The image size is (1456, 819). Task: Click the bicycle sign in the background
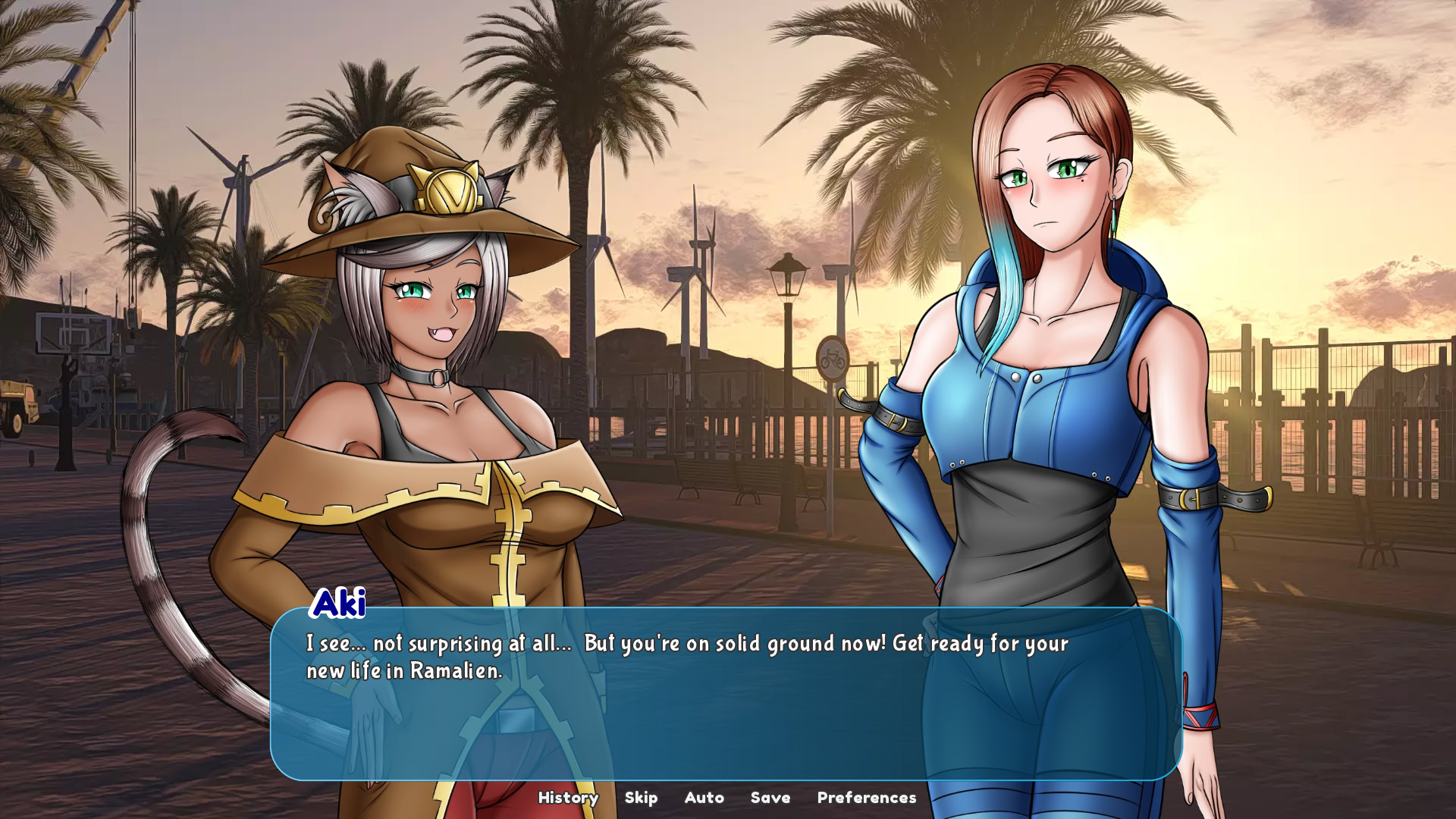[x=832, y=356]
